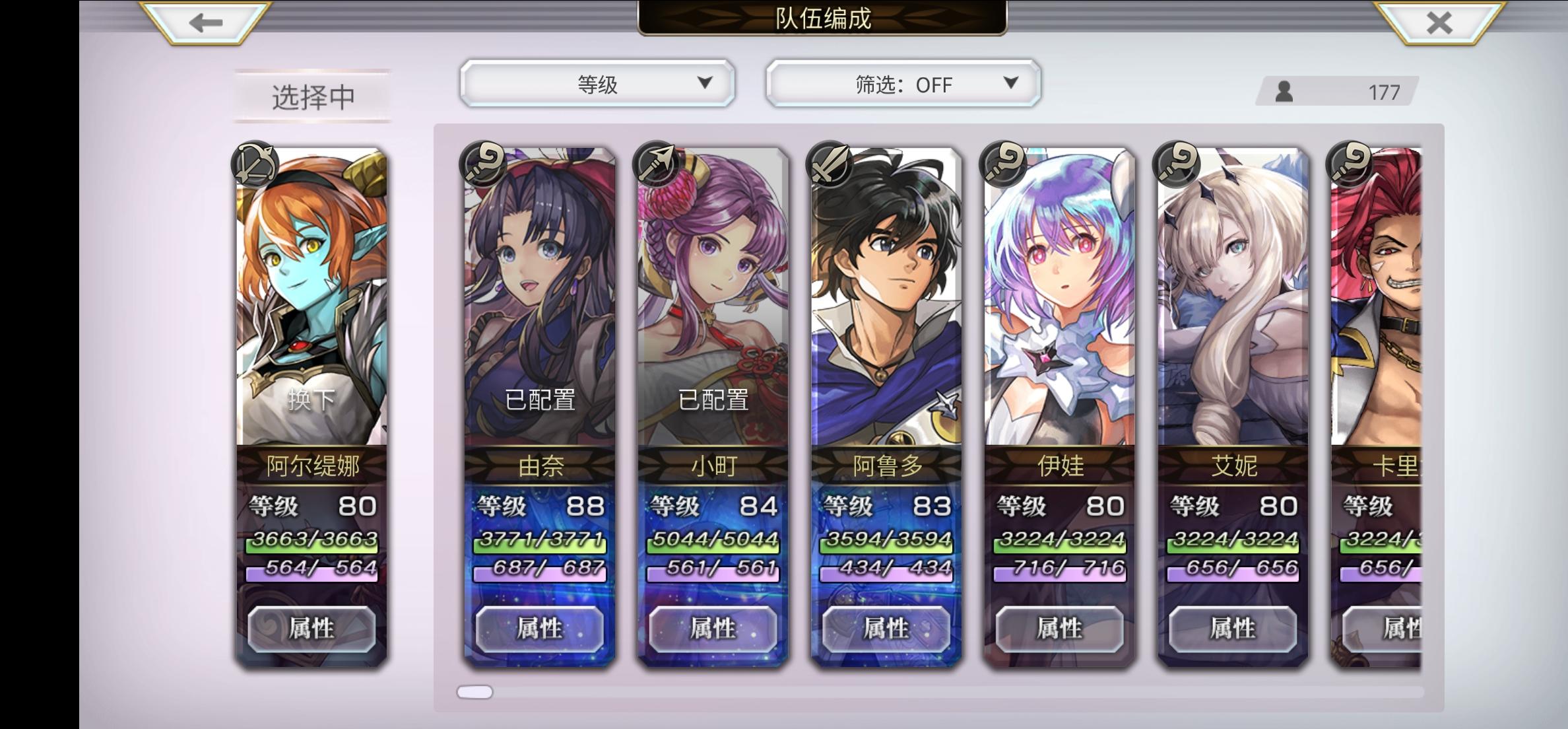Click the sword weapon icon on 阿鲁多's card
Screen dimensions: 1568x729
[830, 164]
